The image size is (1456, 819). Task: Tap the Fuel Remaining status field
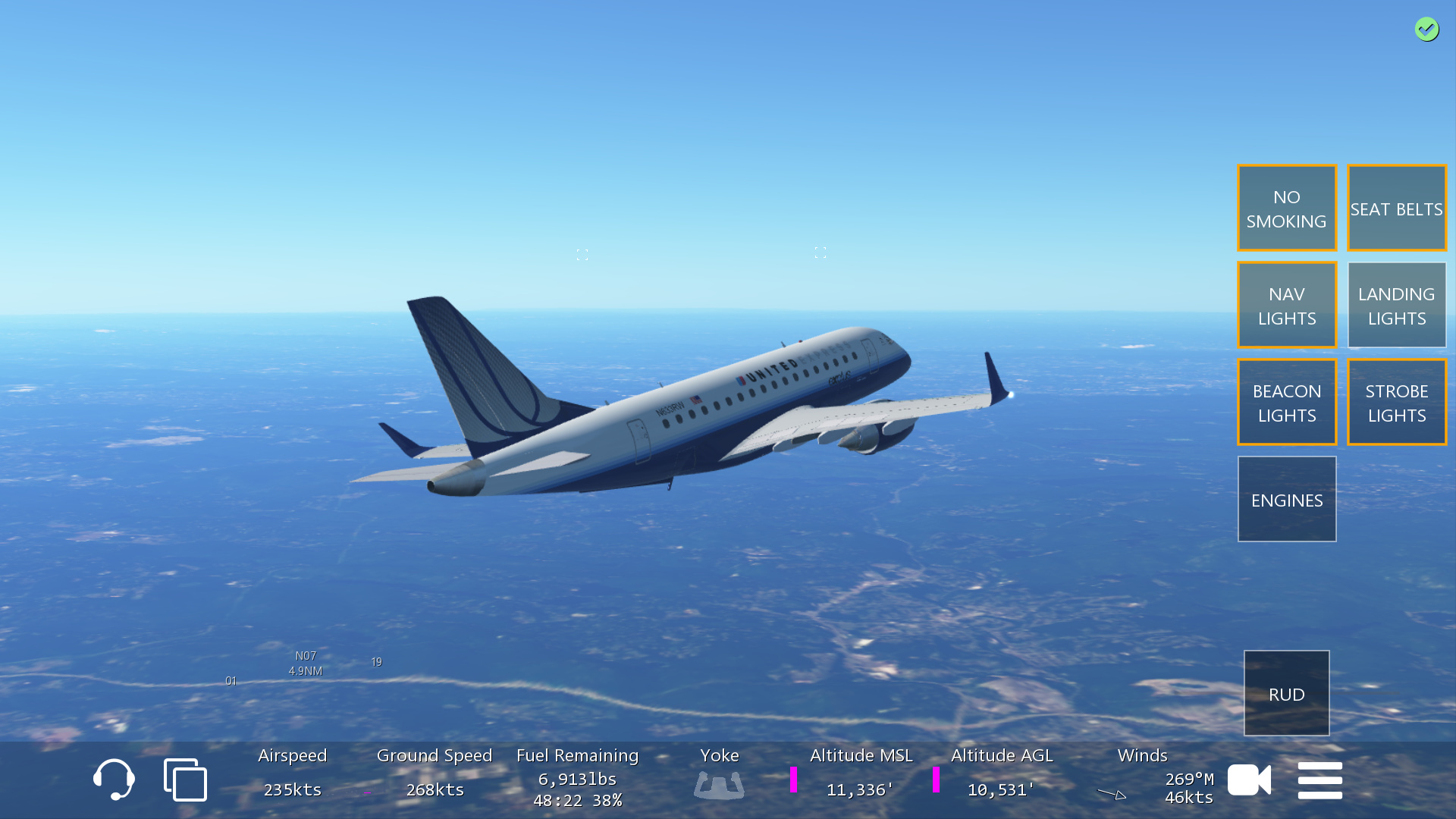point(577,777)
